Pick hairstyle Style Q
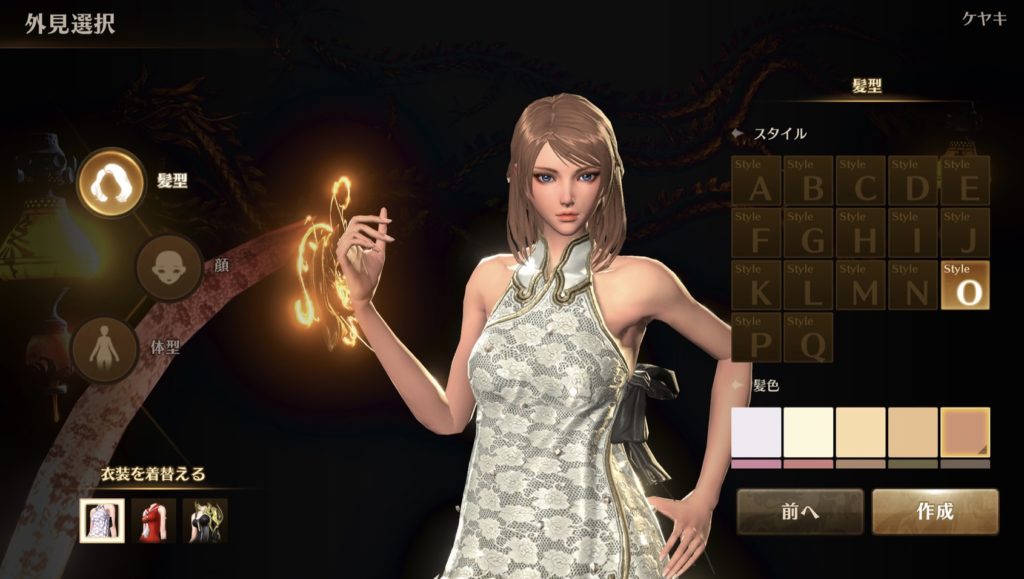Image resolution: width=1024 pixels, height=579 pixels. coord(809,337)
